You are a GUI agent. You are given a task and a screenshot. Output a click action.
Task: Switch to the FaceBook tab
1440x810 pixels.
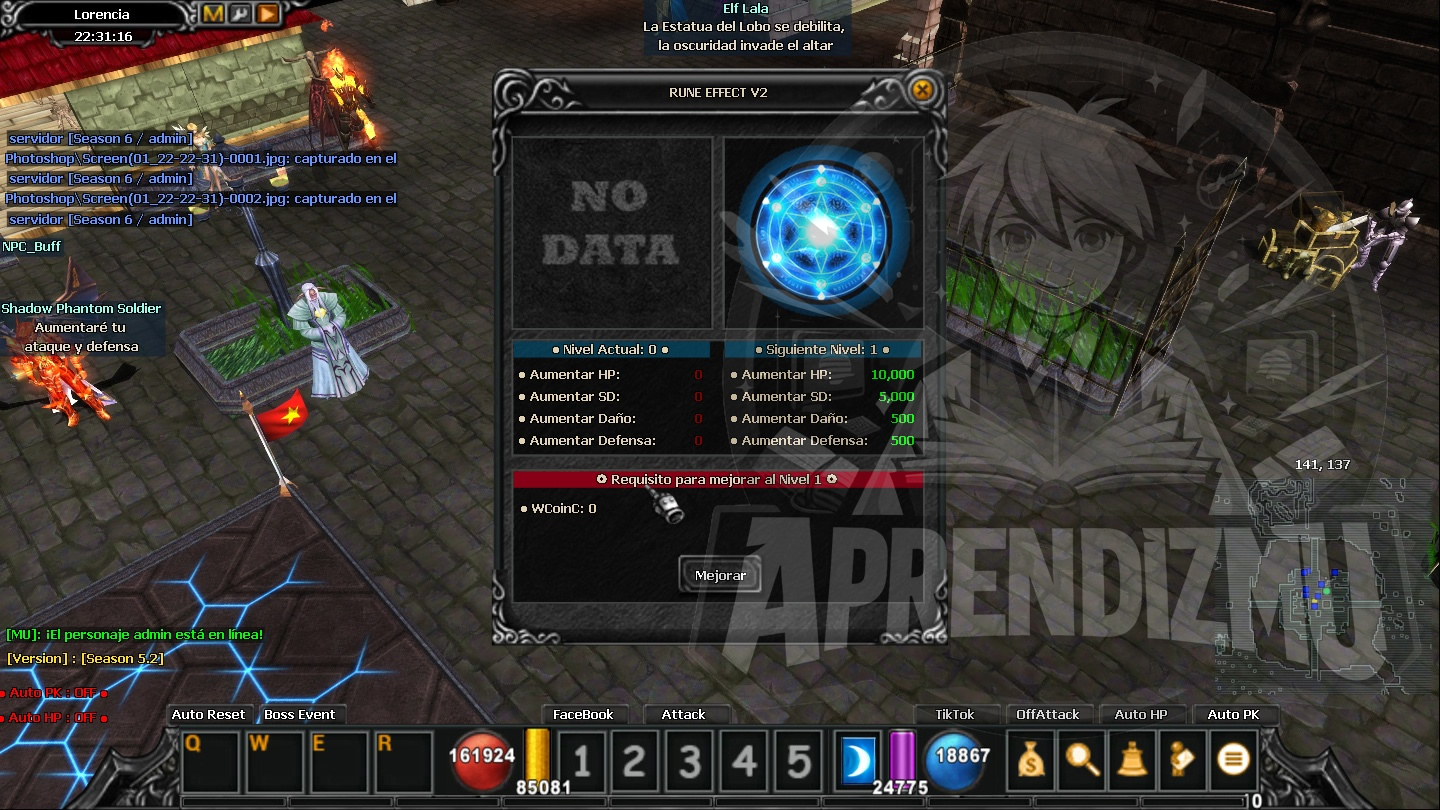[x=586, y=714]
